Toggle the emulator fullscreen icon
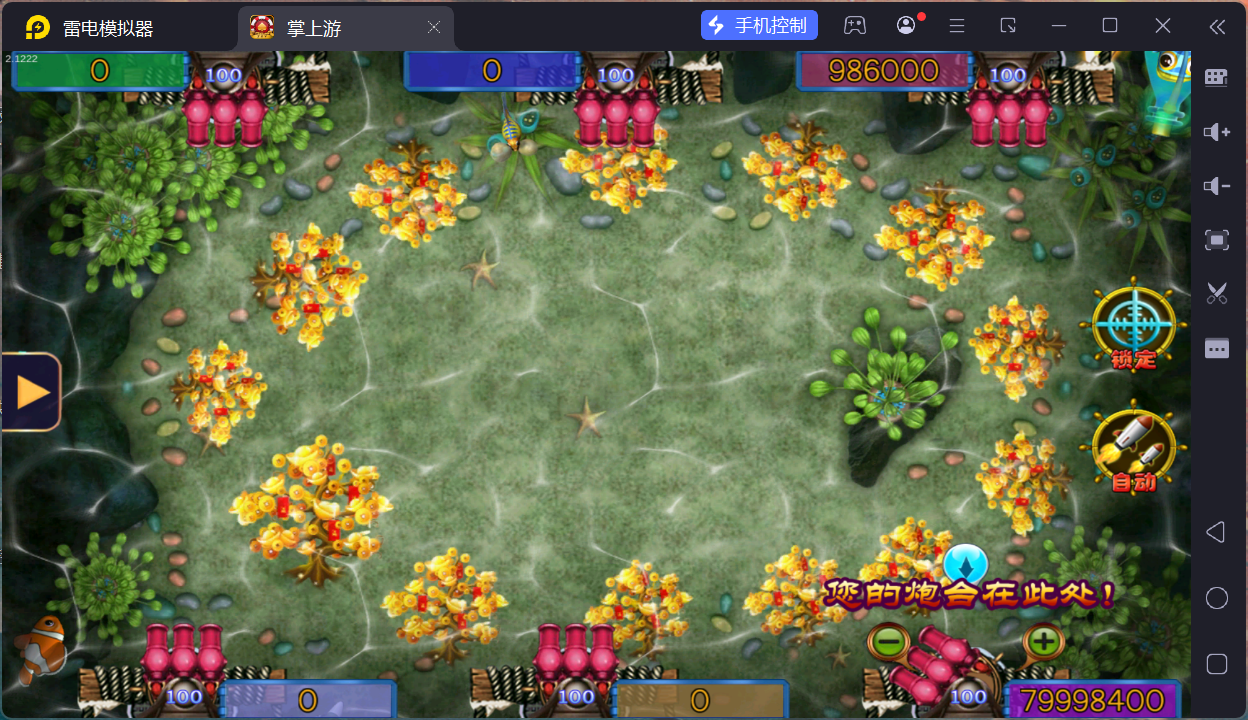Screen dimensions: 1248x720 click(x=1216, y=240)
